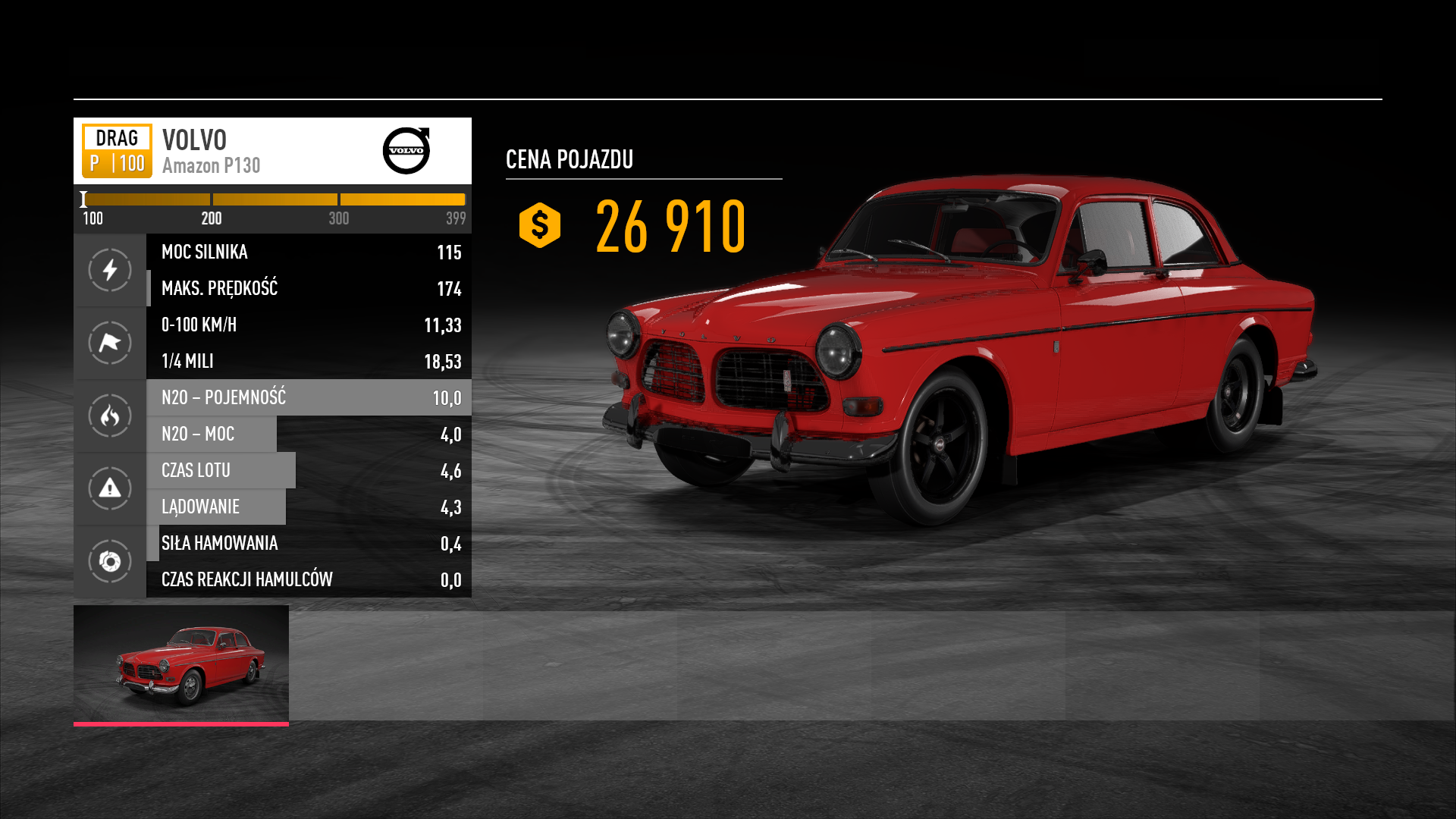1456x819 pixels.
Task: Open the nitrous flame stats icon
Action: pos(110,416)
